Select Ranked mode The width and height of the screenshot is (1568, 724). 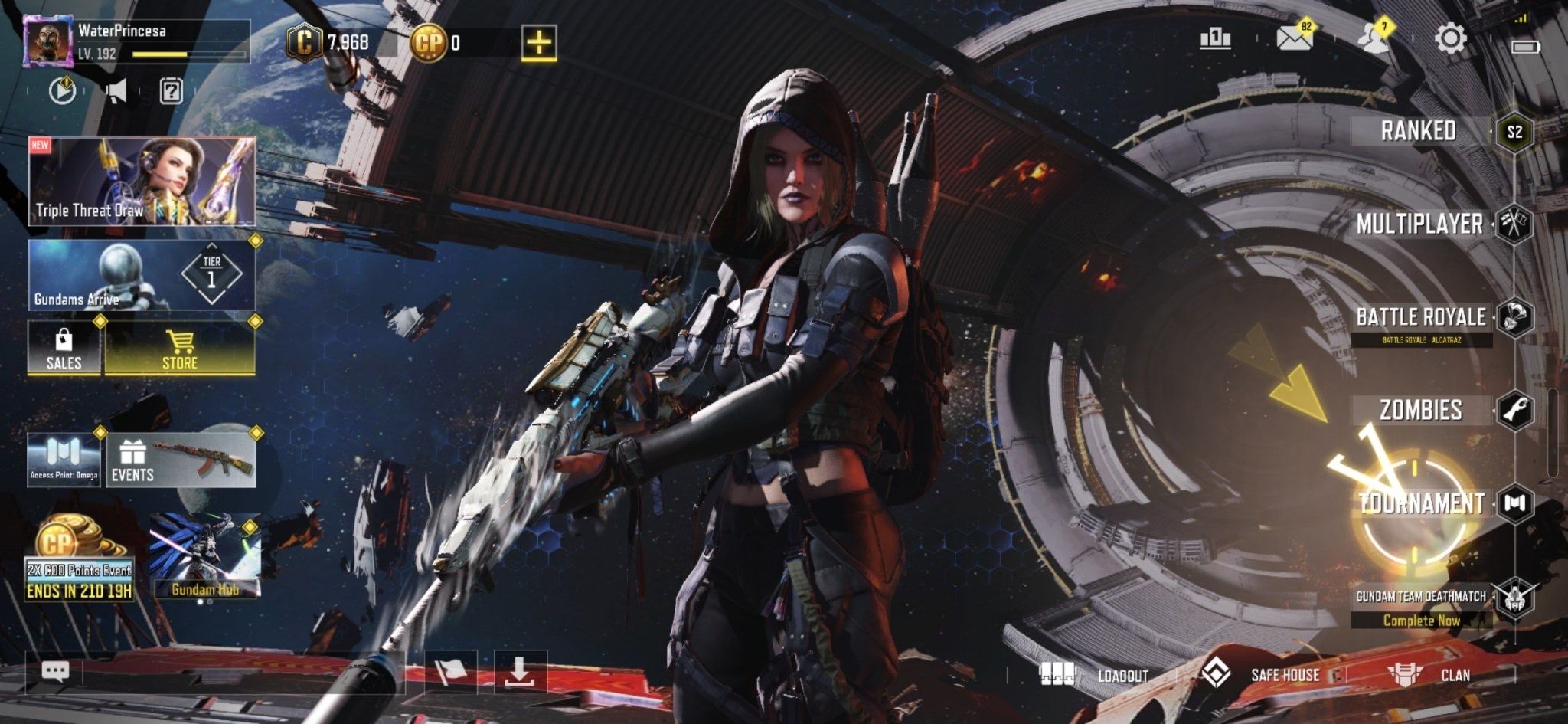tap(1419, 131)
